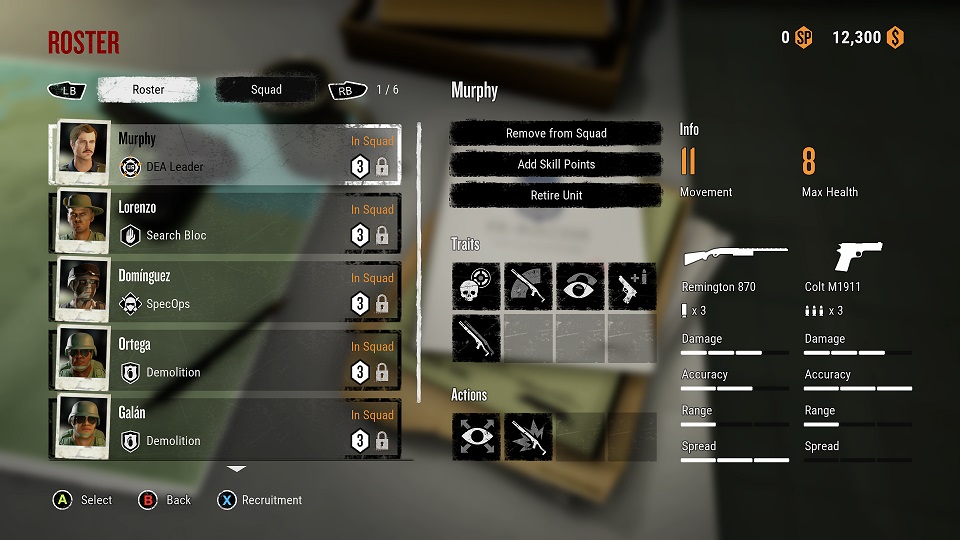Click Remove from Squad button

556,133
